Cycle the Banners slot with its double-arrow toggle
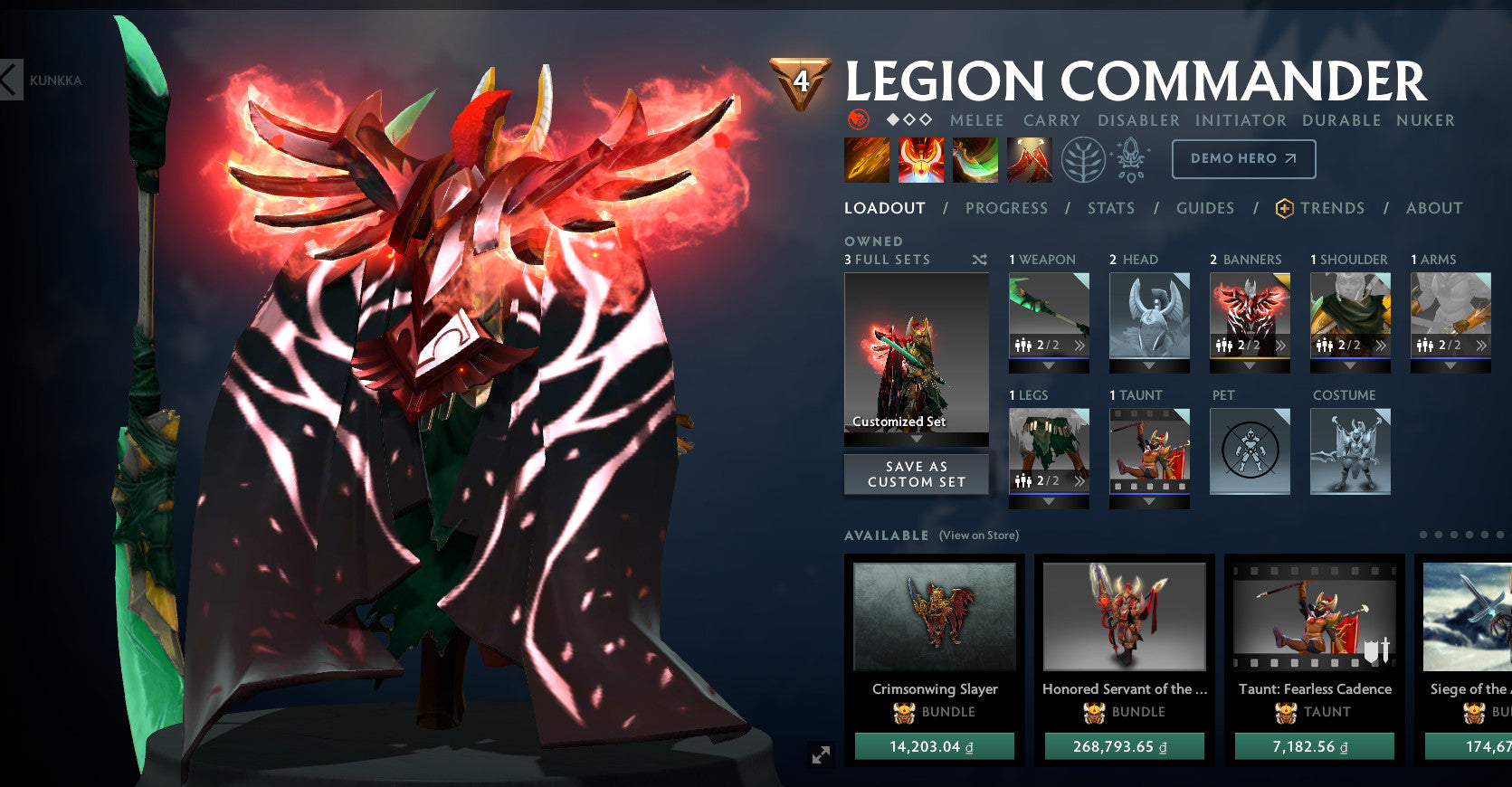The height and width of the screenshot is (787, 1512). [1279, 345]
